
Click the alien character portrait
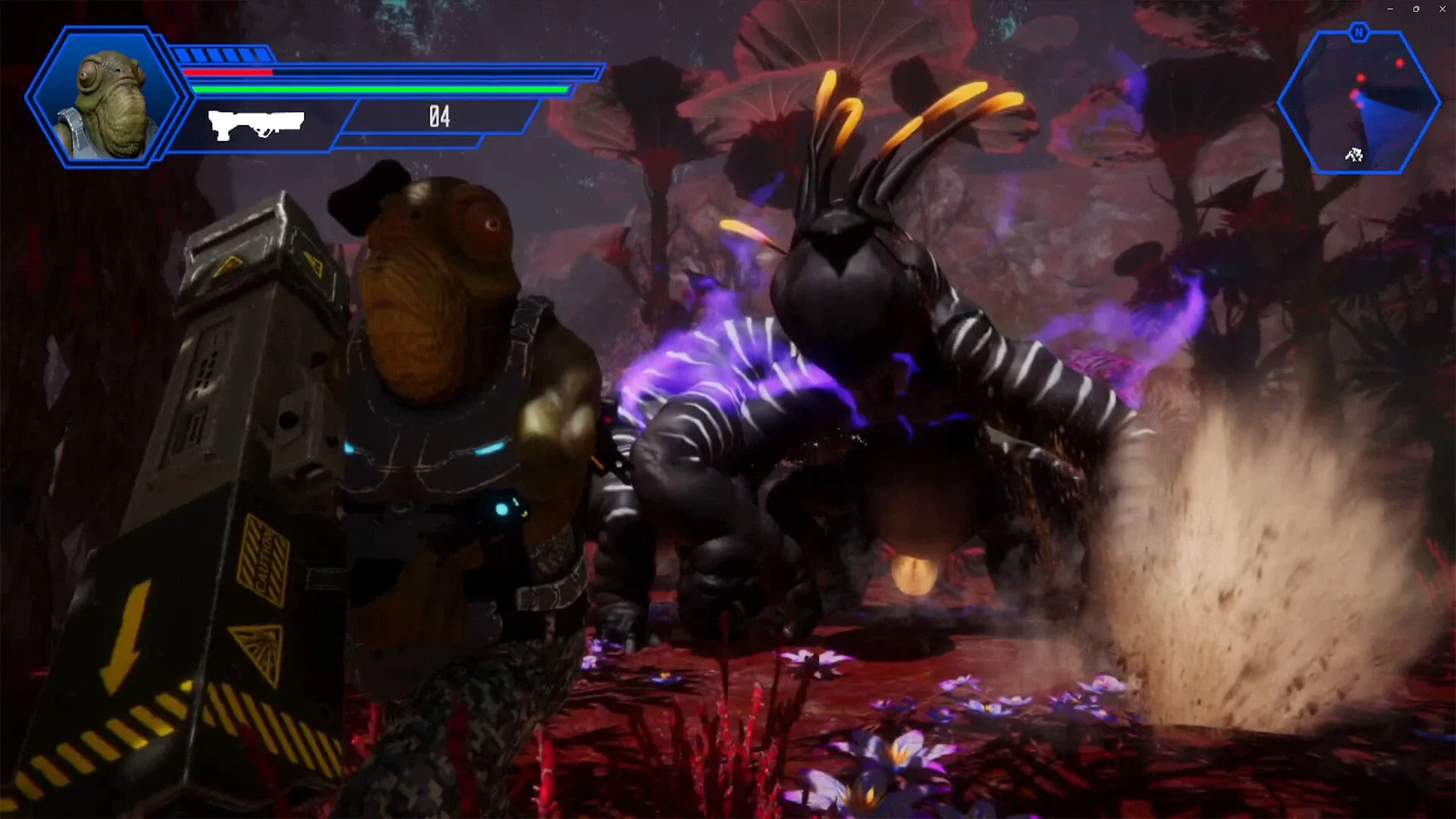pos(108,99)
